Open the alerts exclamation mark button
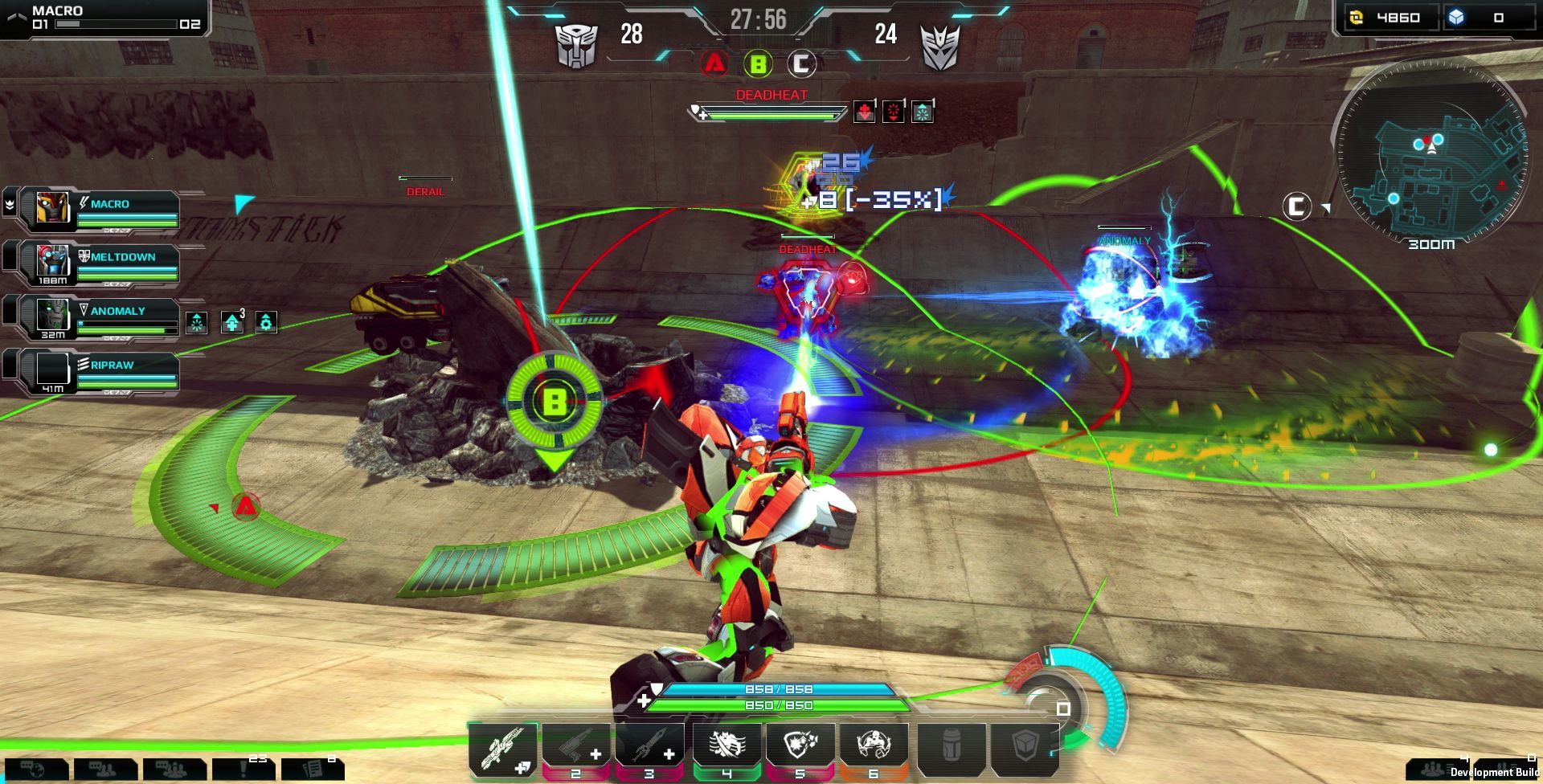 click(244, 770)
